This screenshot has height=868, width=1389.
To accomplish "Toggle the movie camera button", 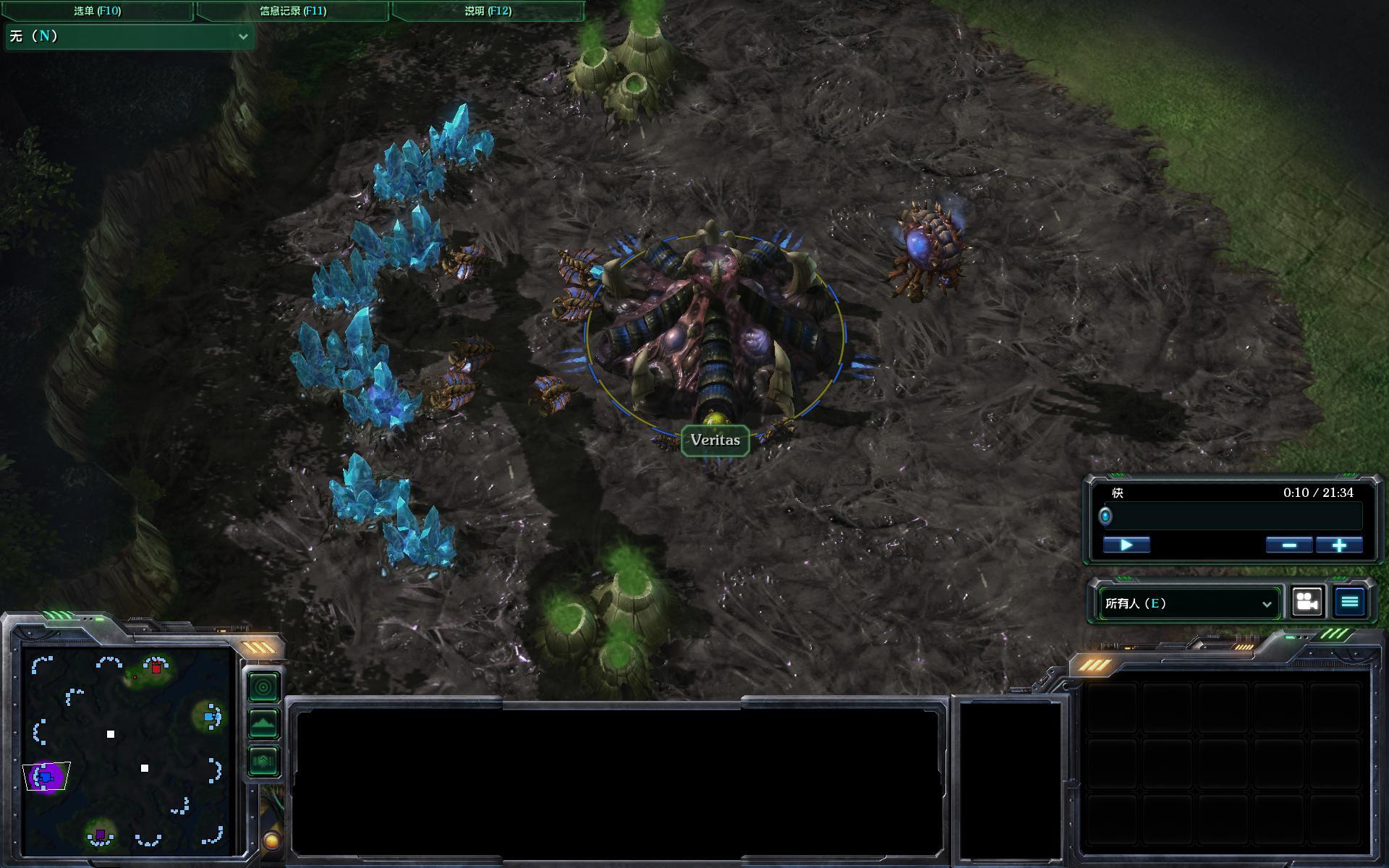I will coord(1307,602).
